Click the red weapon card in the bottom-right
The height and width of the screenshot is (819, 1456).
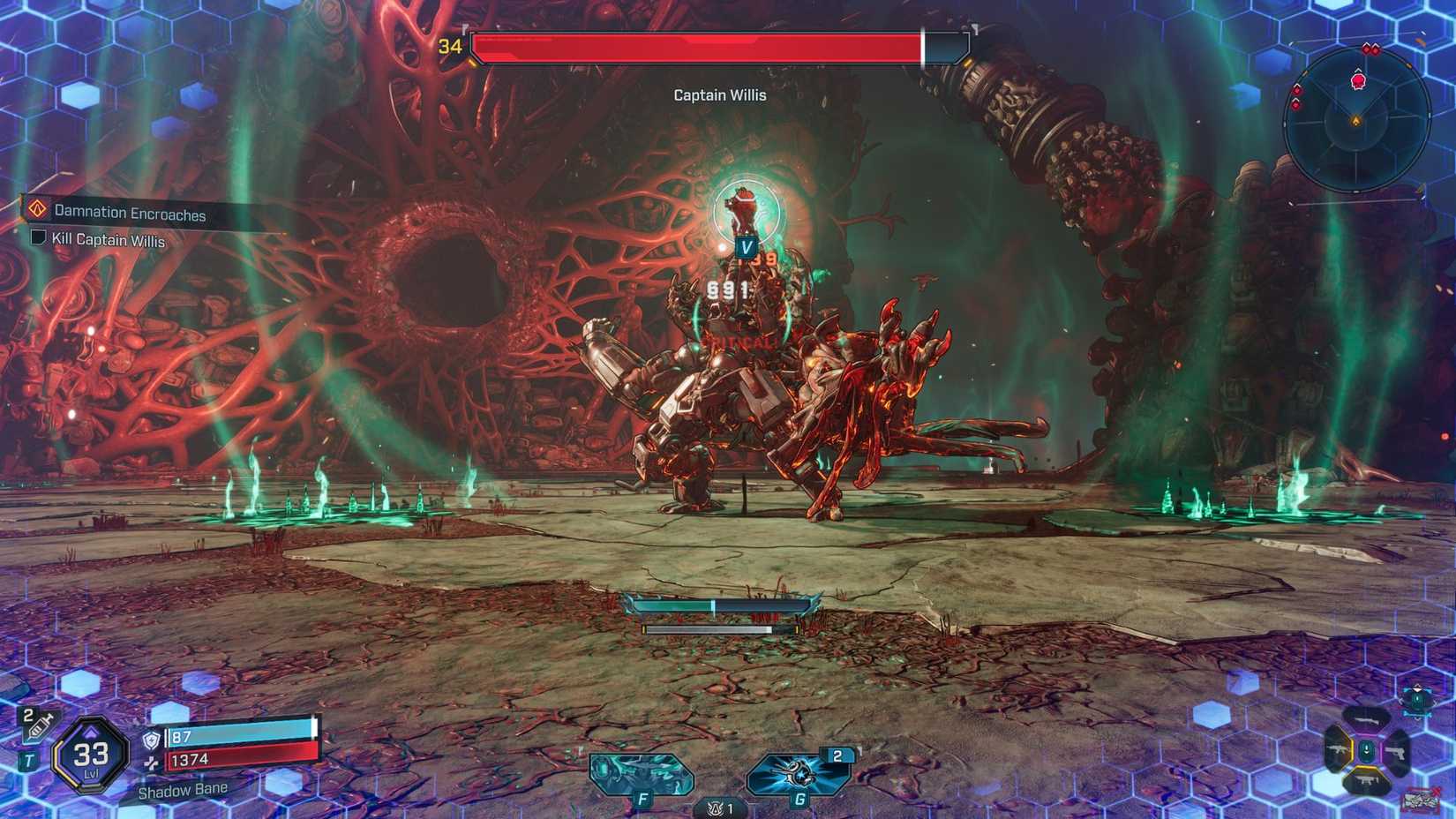[1420, 800]
